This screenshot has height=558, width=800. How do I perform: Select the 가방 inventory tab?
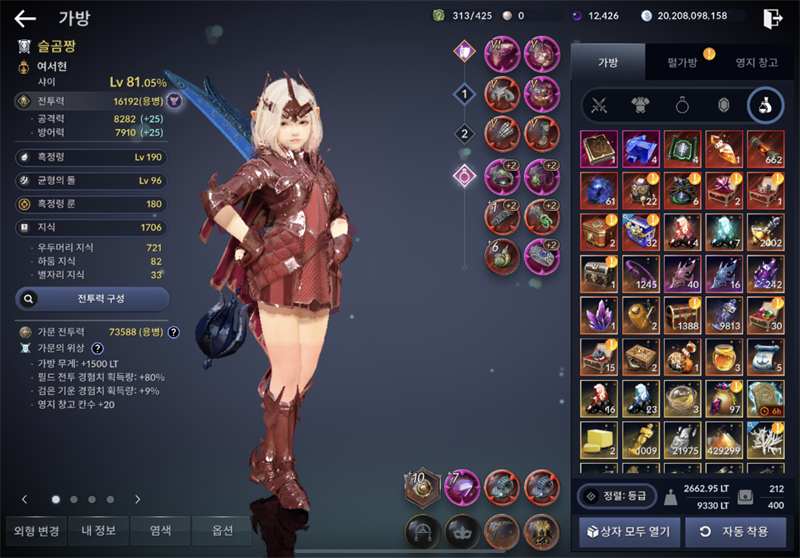[x=608, y=62]
